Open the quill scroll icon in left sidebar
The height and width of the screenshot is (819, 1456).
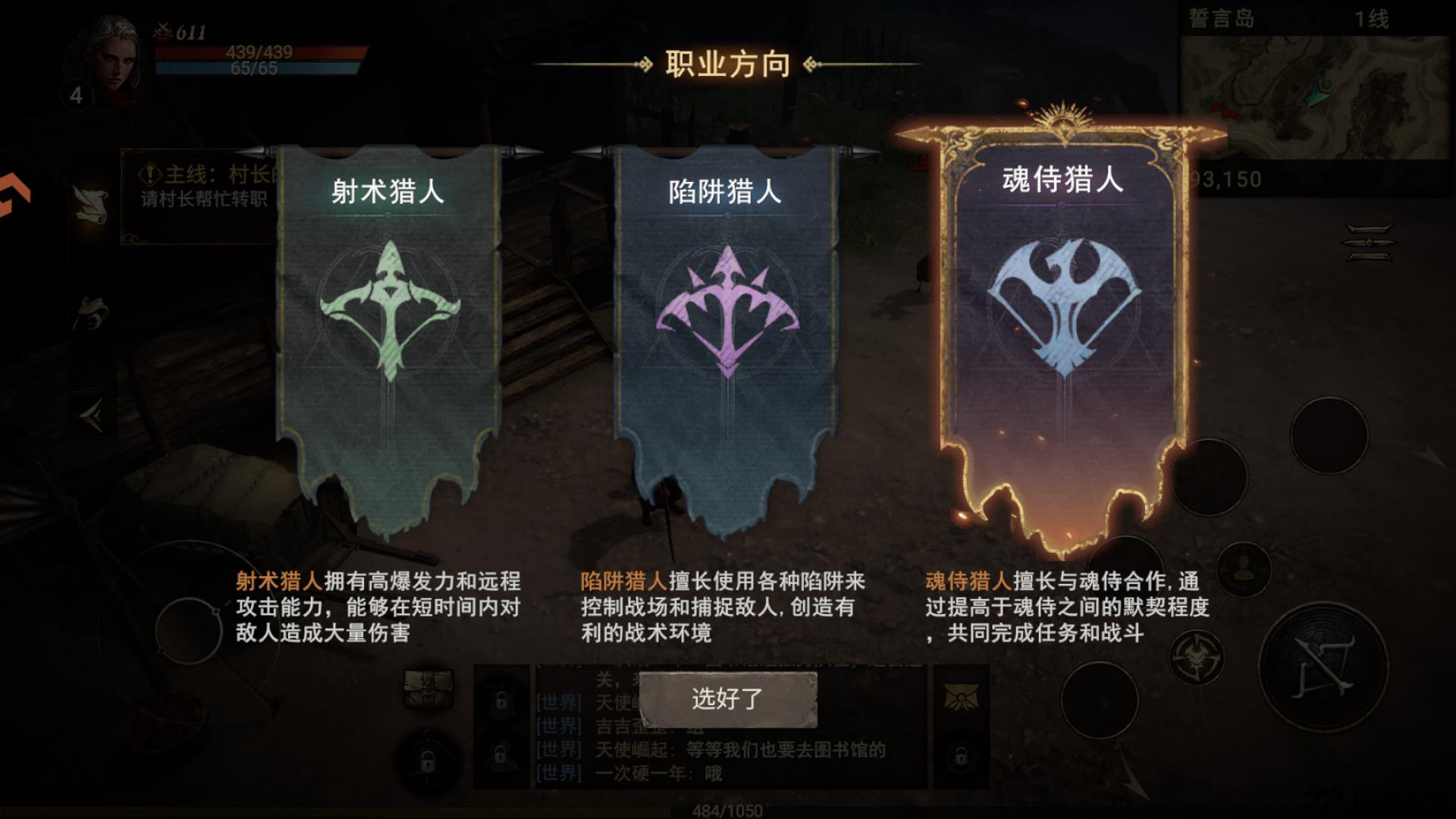pos(92,202)
